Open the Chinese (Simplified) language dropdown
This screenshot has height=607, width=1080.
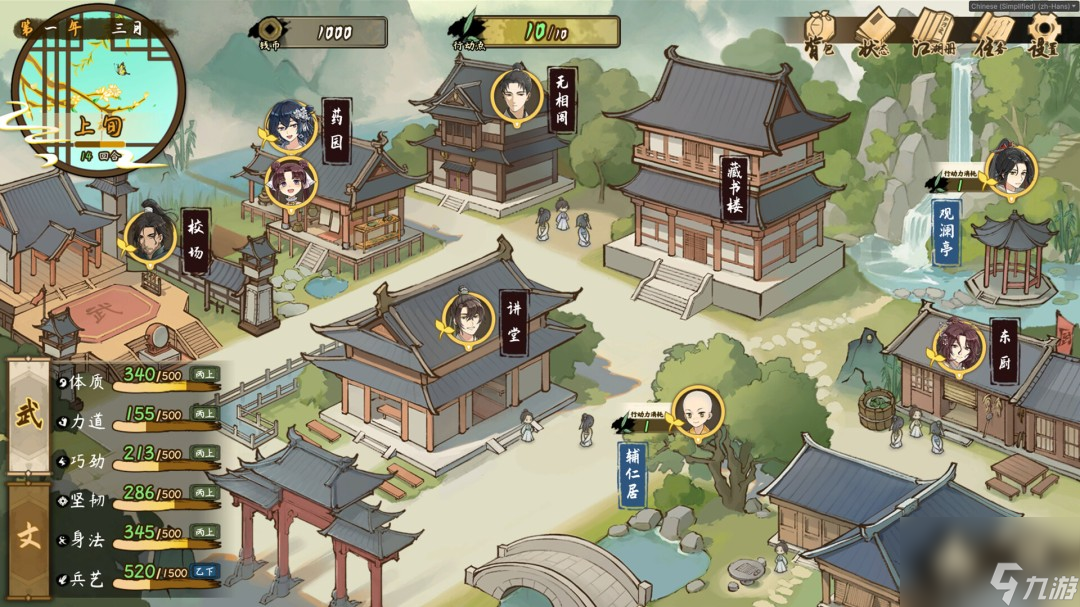point(1022,6)
